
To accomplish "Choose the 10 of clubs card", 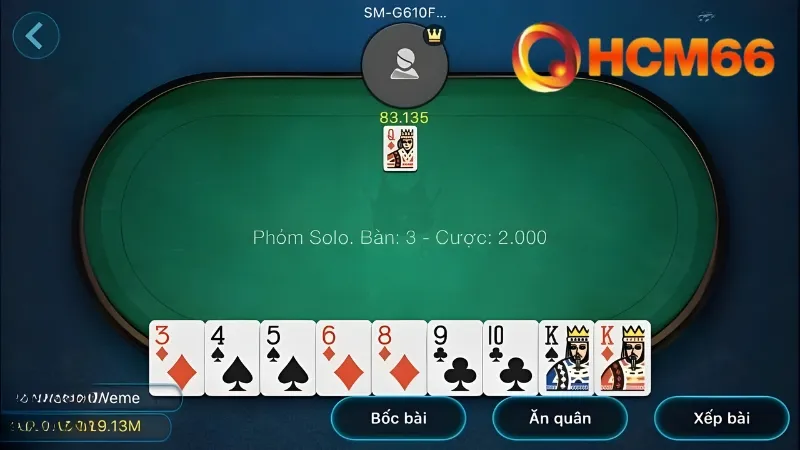I will pos(510,358).
